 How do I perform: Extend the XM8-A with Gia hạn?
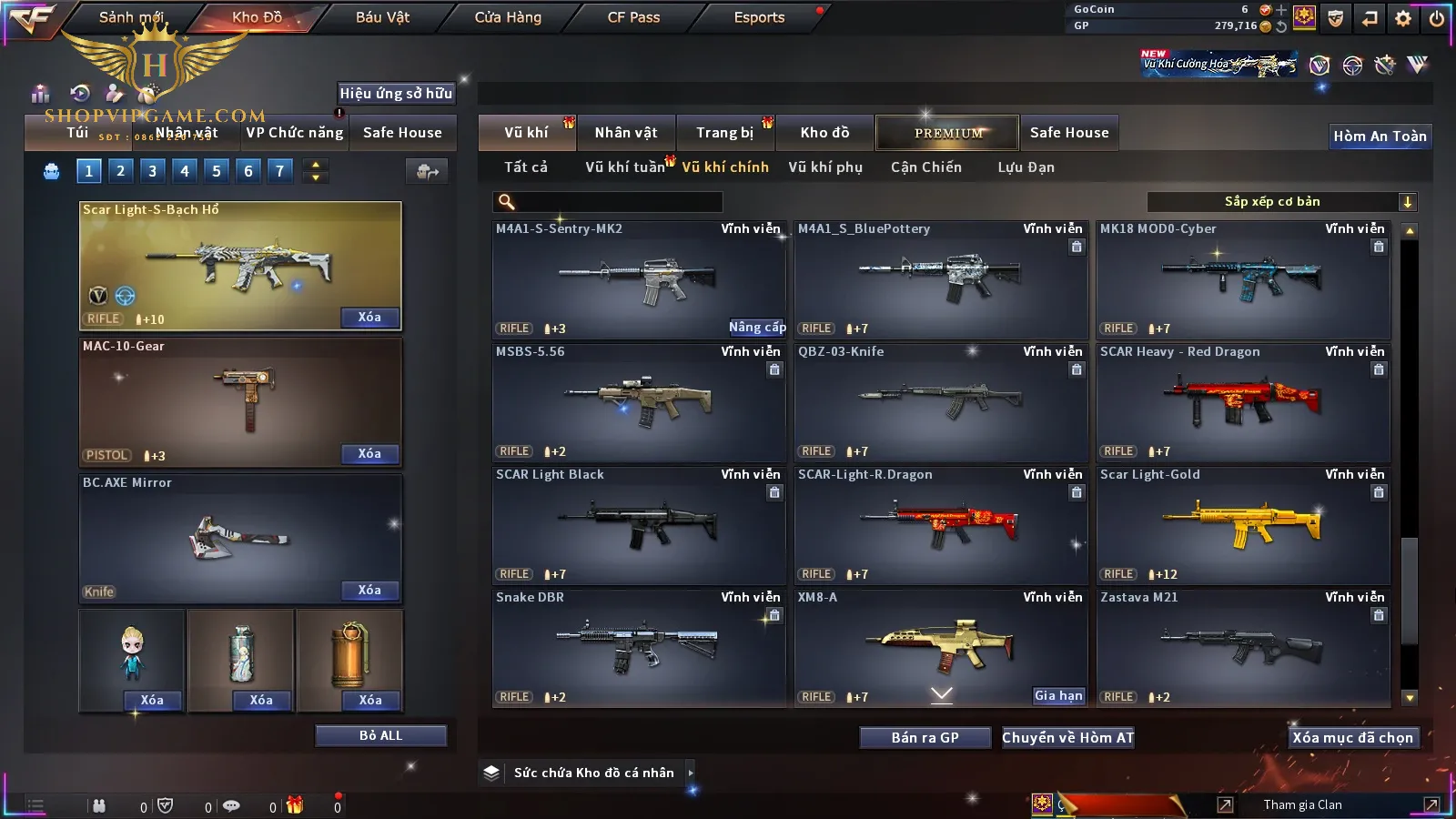click(x=1058, y=696)
